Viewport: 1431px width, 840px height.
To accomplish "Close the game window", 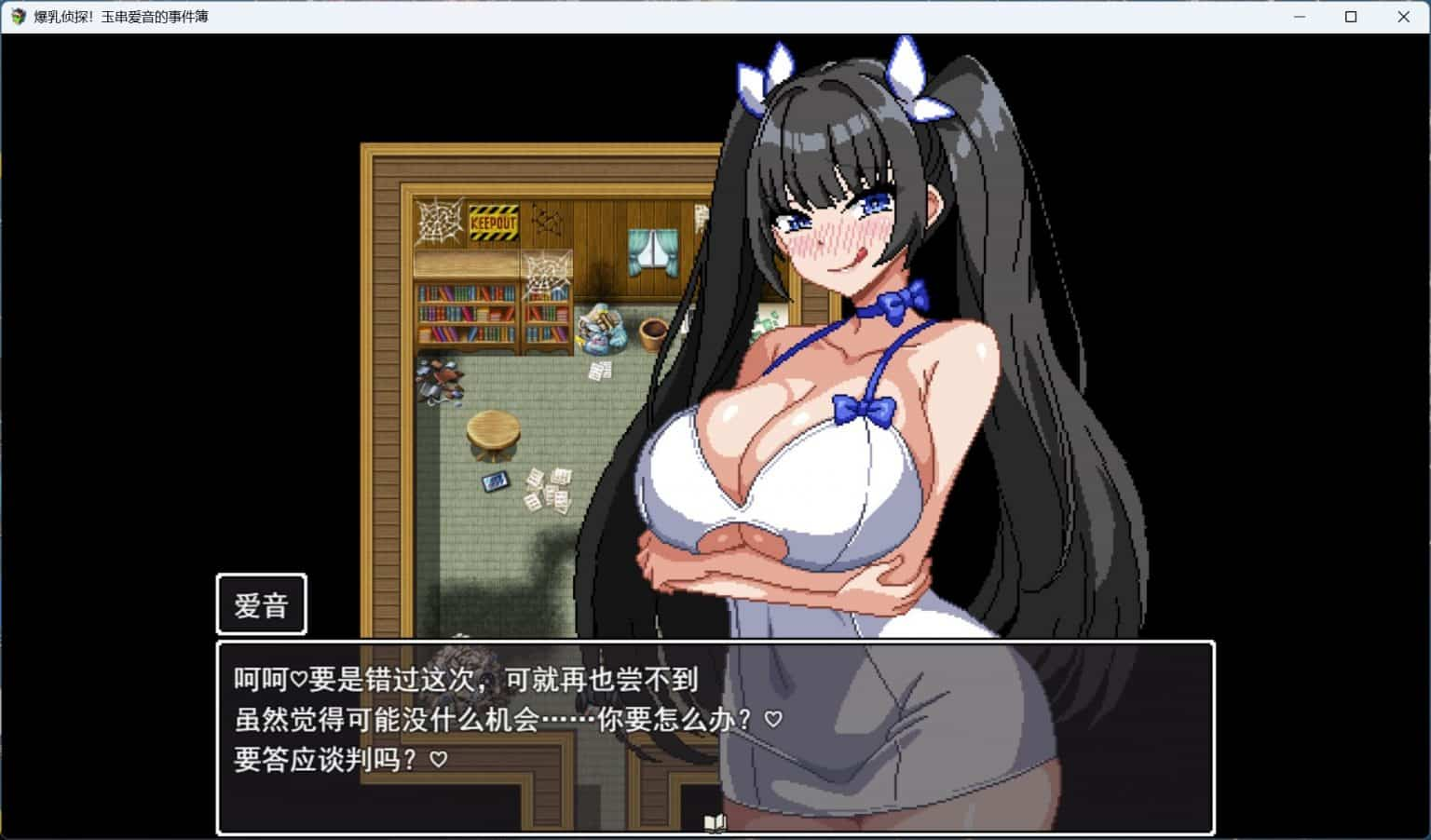I will (1402, 16).
